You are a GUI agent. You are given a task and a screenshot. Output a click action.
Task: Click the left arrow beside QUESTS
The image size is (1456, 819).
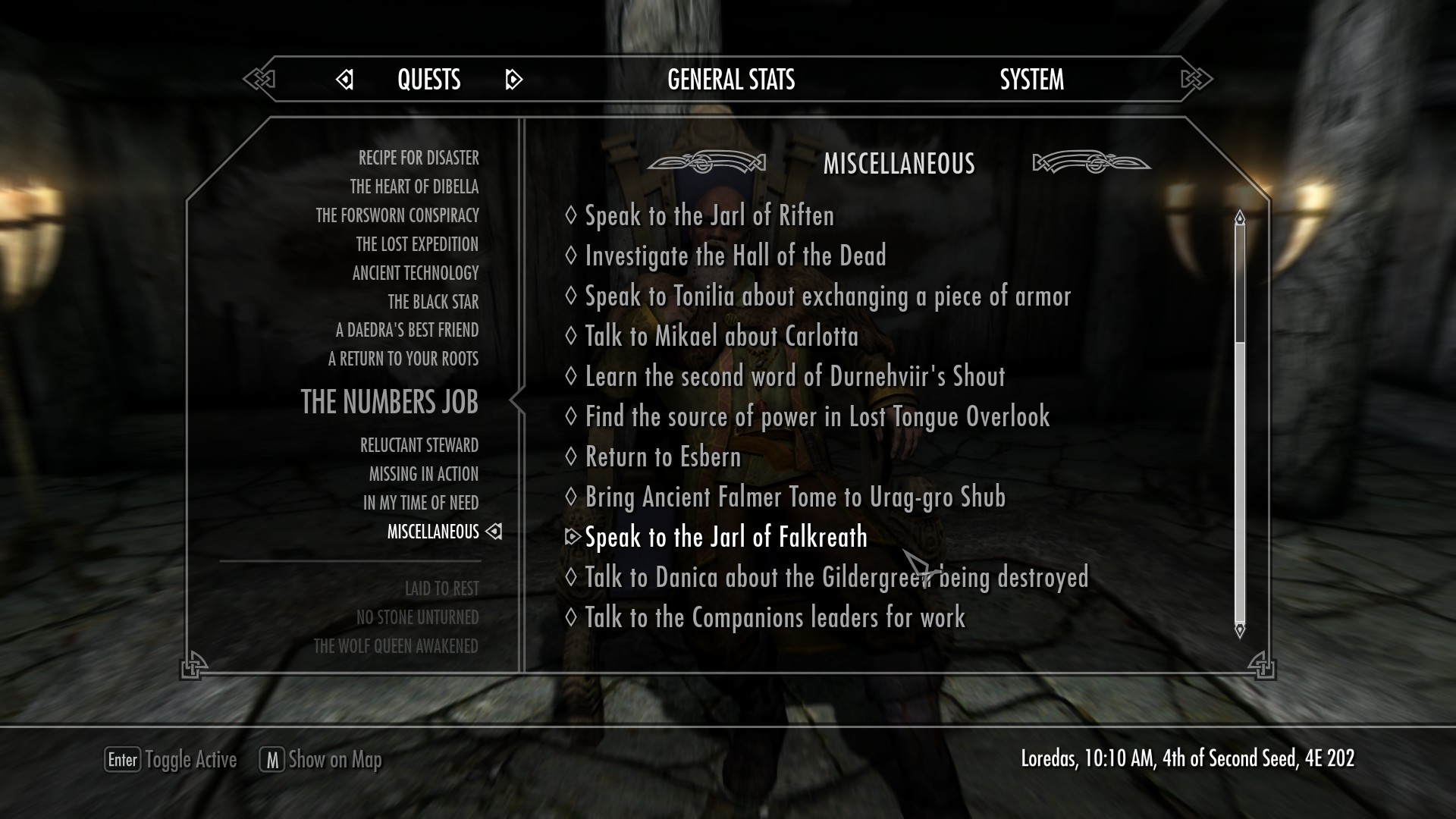(345, 79)
